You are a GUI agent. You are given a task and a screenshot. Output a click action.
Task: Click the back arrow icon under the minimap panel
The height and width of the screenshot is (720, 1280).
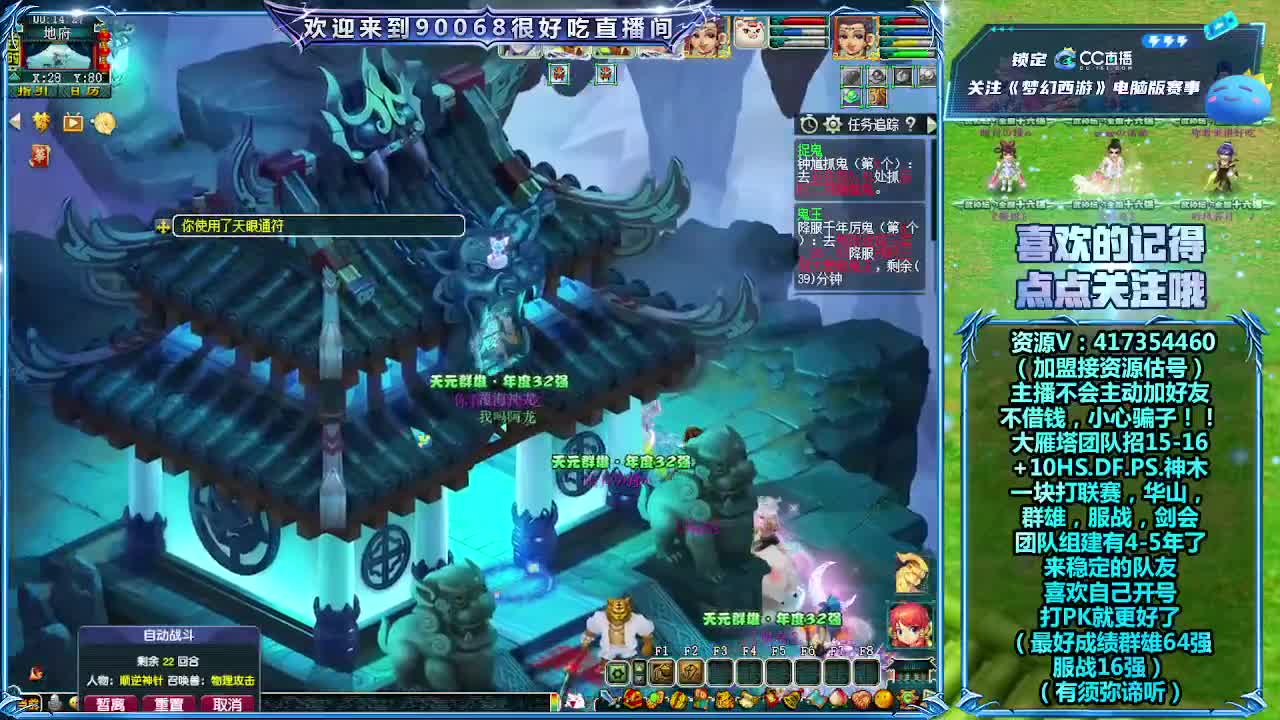pos(15,122)
